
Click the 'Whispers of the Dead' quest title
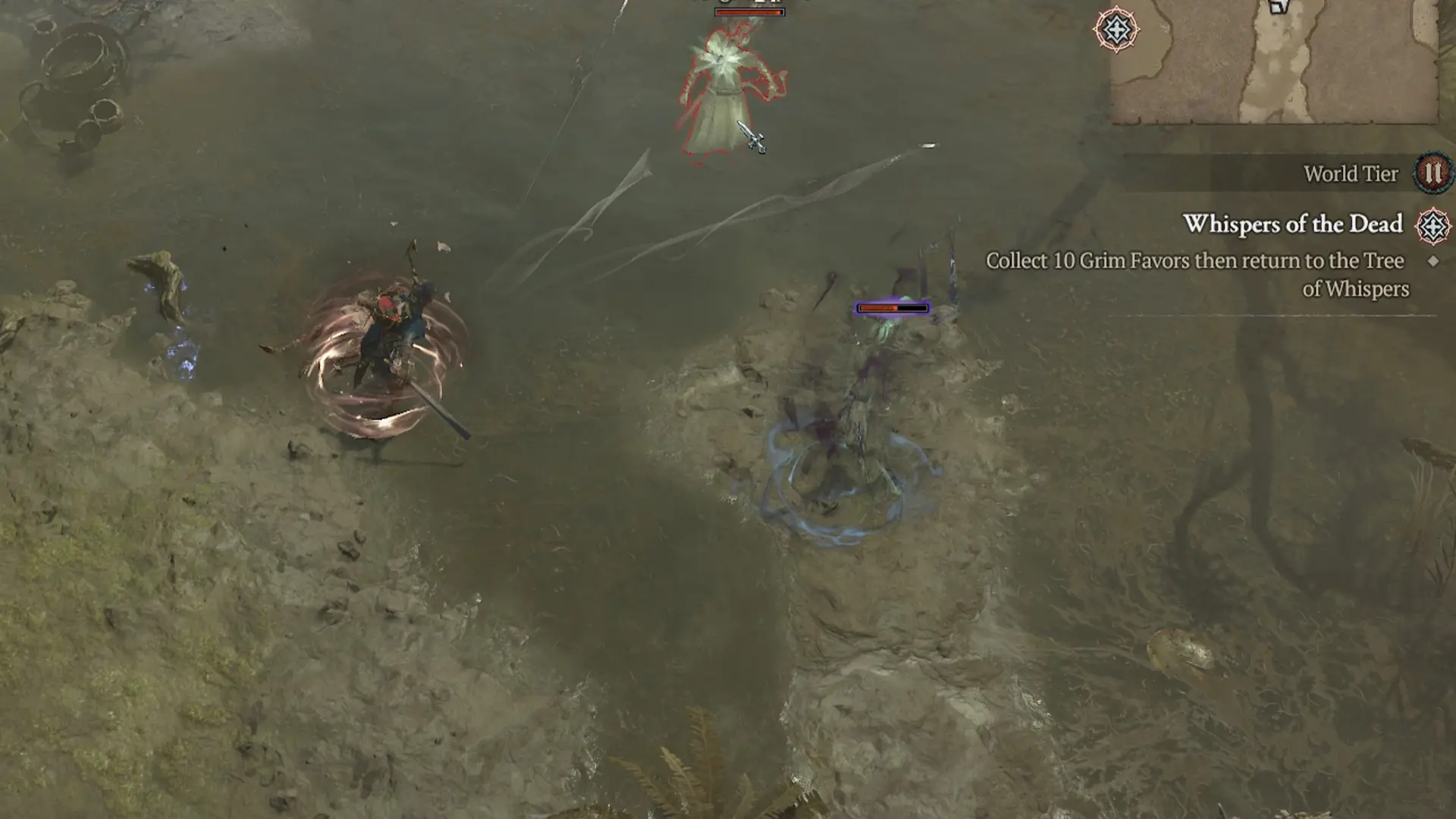click(x=1294, y=224)
